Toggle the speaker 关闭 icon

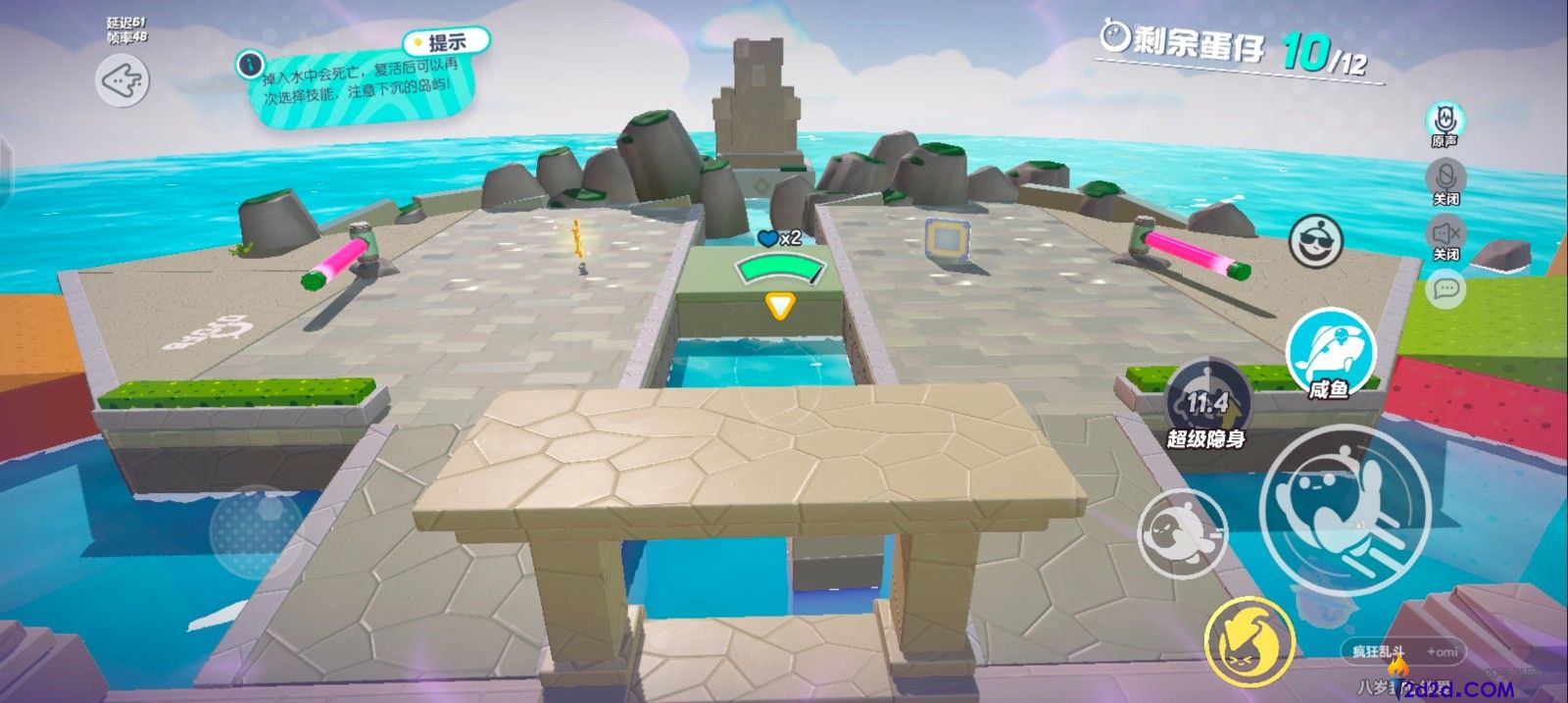pyautogui.click(x=1445, y=235)
